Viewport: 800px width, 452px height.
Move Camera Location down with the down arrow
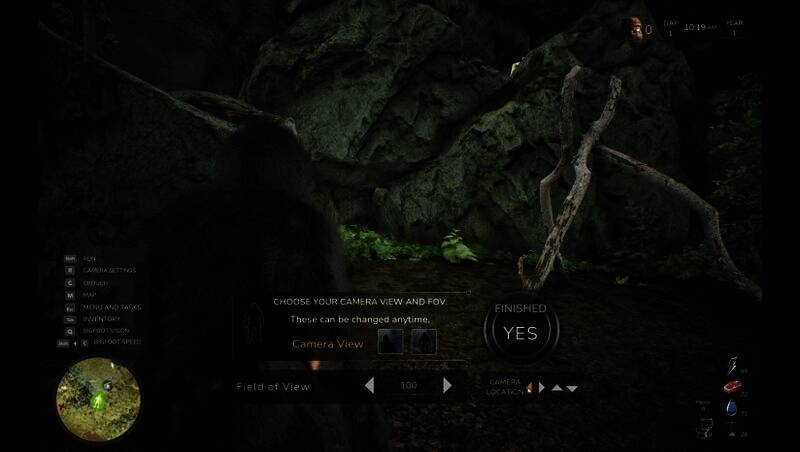coord(572,388)
